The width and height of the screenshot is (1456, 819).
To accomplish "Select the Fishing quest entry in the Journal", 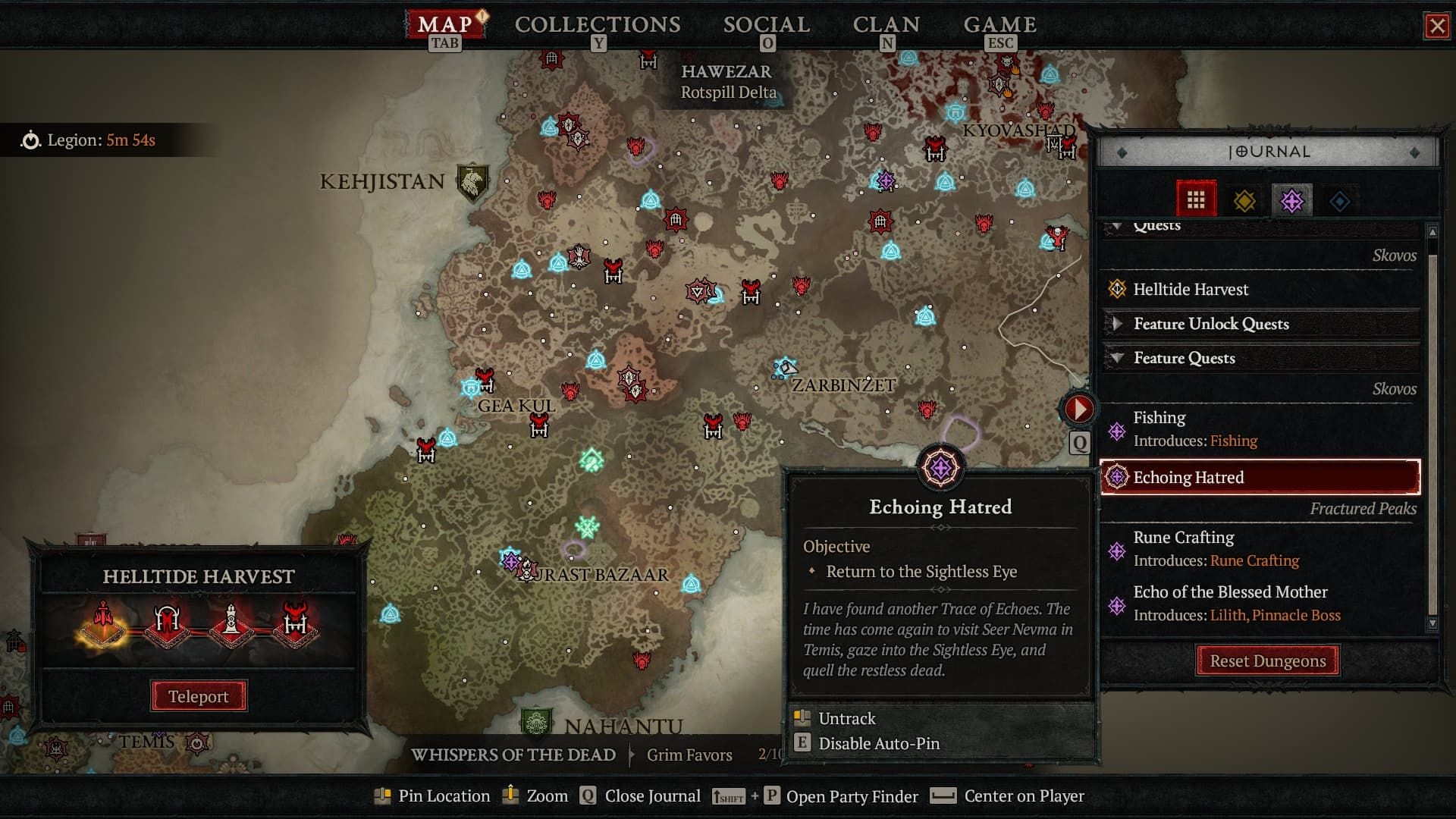I will [1158, 417].
